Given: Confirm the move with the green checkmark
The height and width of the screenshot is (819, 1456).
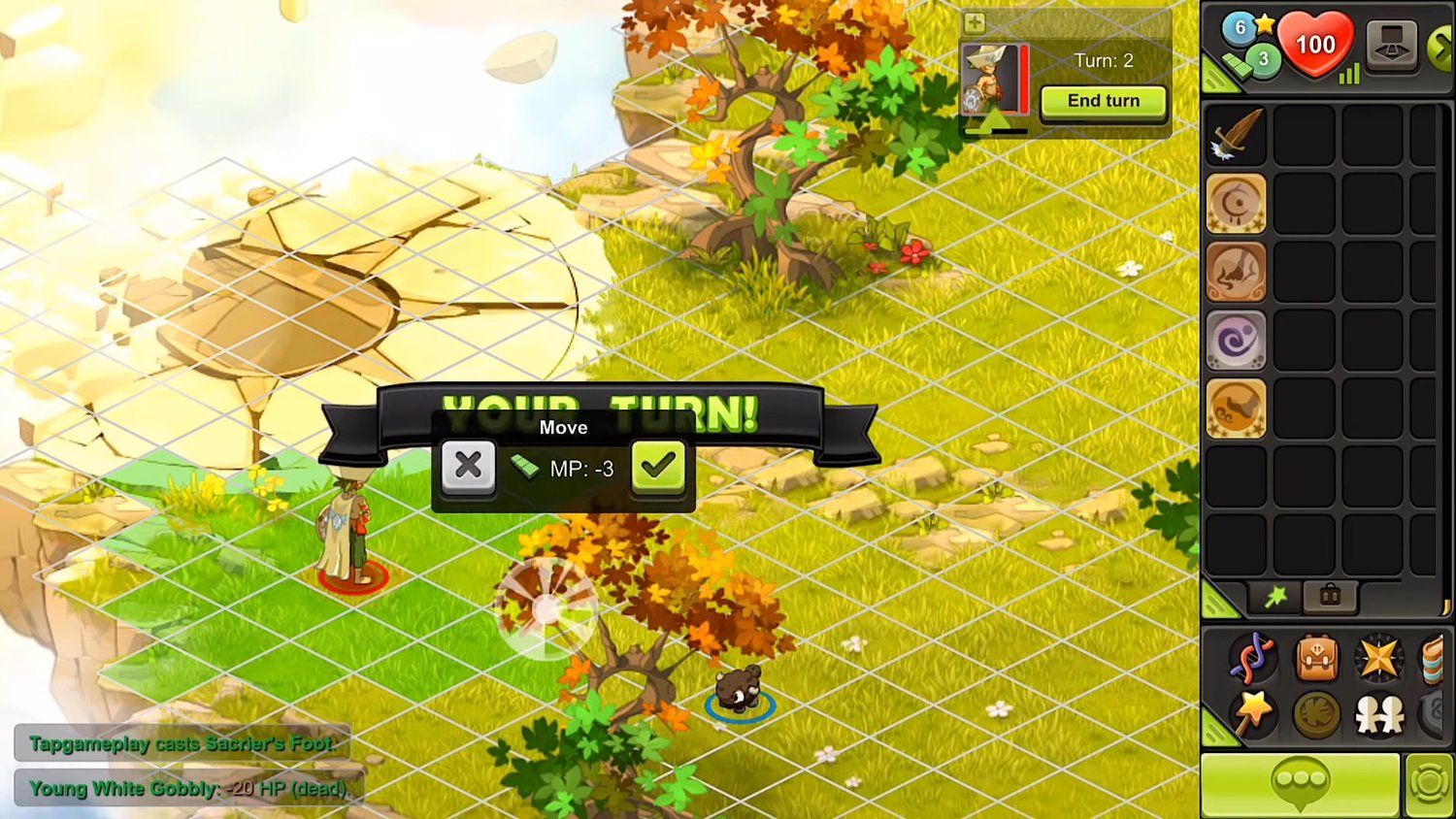Looking at the screenshot, I should (x=658, y=466).
